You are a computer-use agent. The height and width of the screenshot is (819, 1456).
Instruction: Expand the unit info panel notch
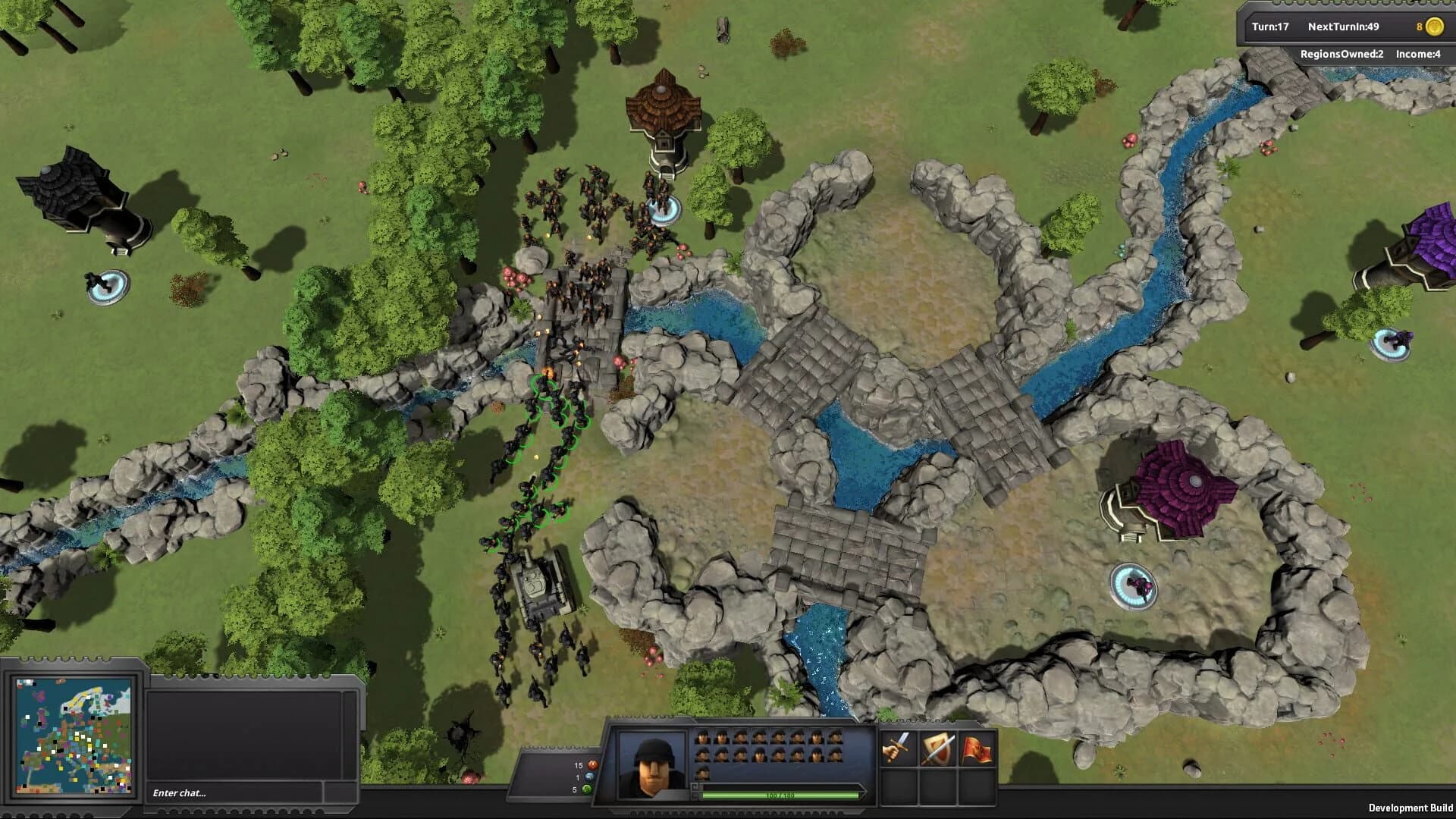(x=695, y=795)
